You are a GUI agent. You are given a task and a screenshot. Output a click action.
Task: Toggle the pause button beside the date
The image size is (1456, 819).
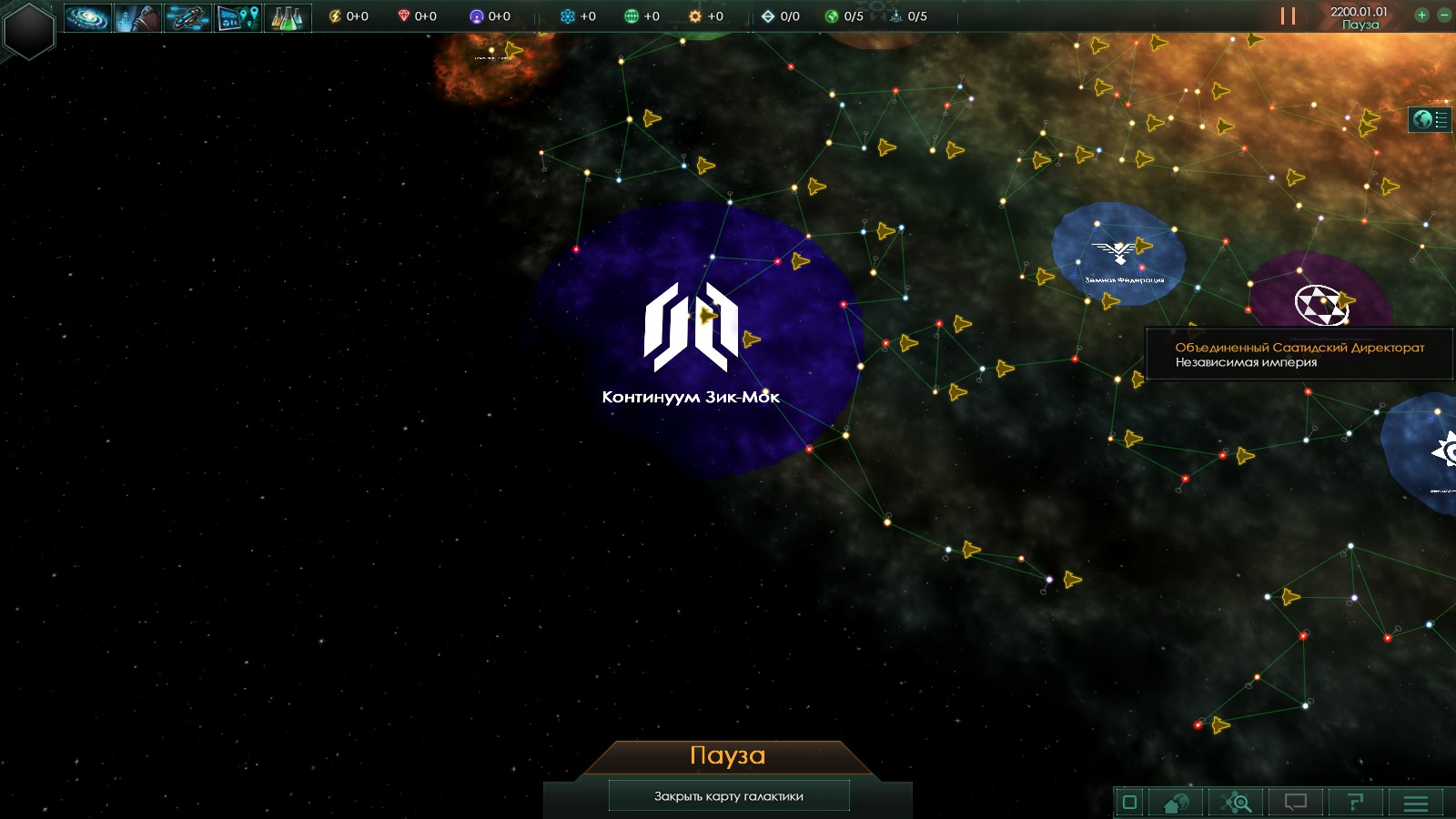[1288, 16]
